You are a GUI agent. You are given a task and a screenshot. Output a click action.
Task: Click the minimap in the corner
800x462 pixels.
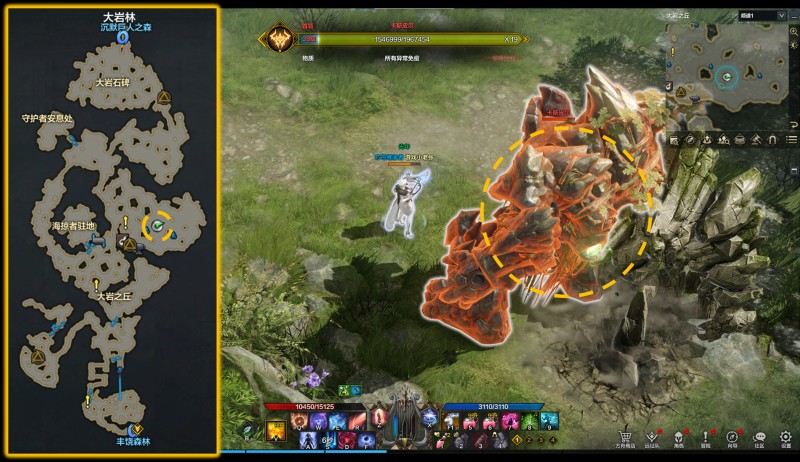point(726,75)
